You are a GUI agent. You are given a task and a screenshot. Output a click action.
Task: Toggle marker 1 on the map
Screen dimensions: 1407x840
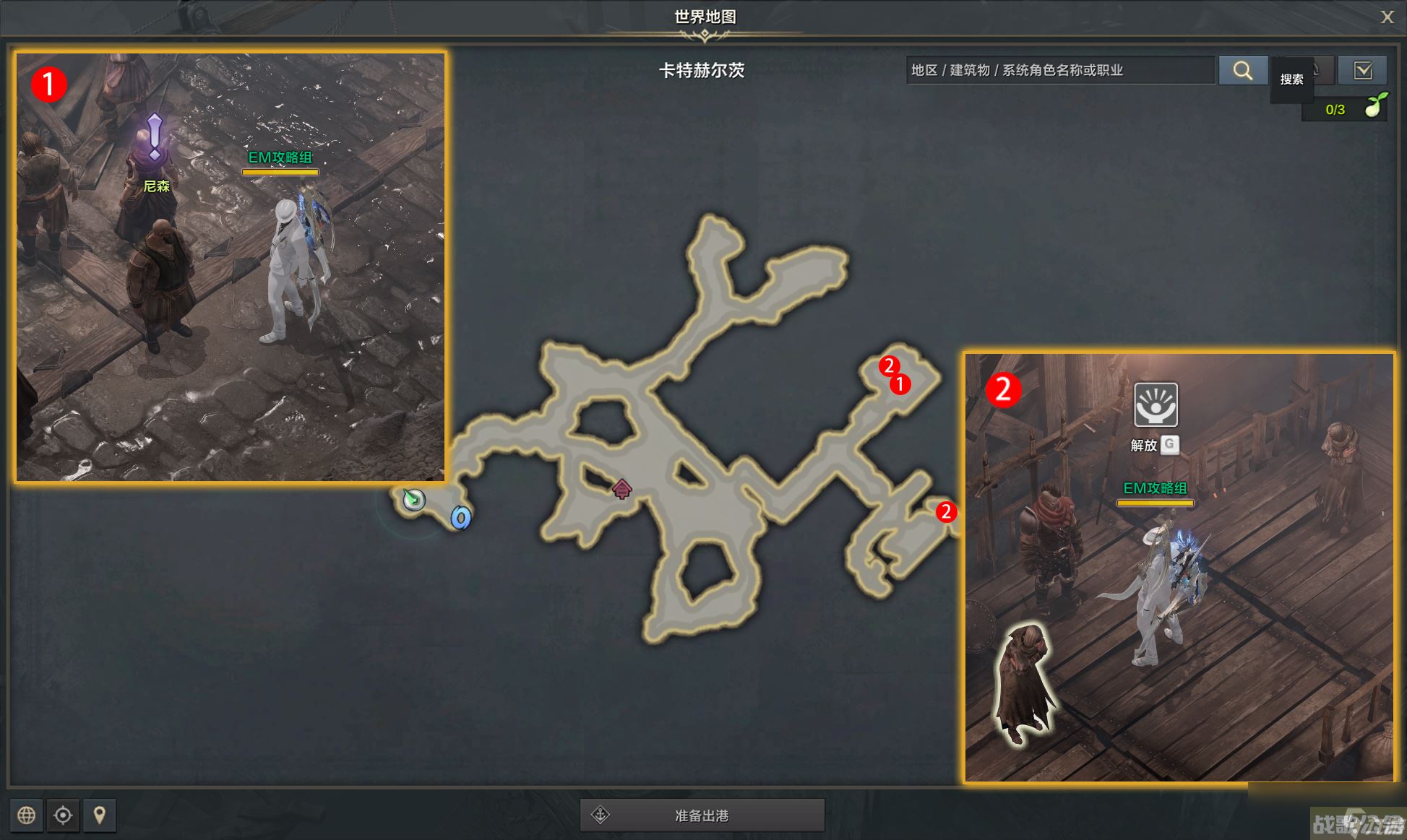(x=900, y=385)
